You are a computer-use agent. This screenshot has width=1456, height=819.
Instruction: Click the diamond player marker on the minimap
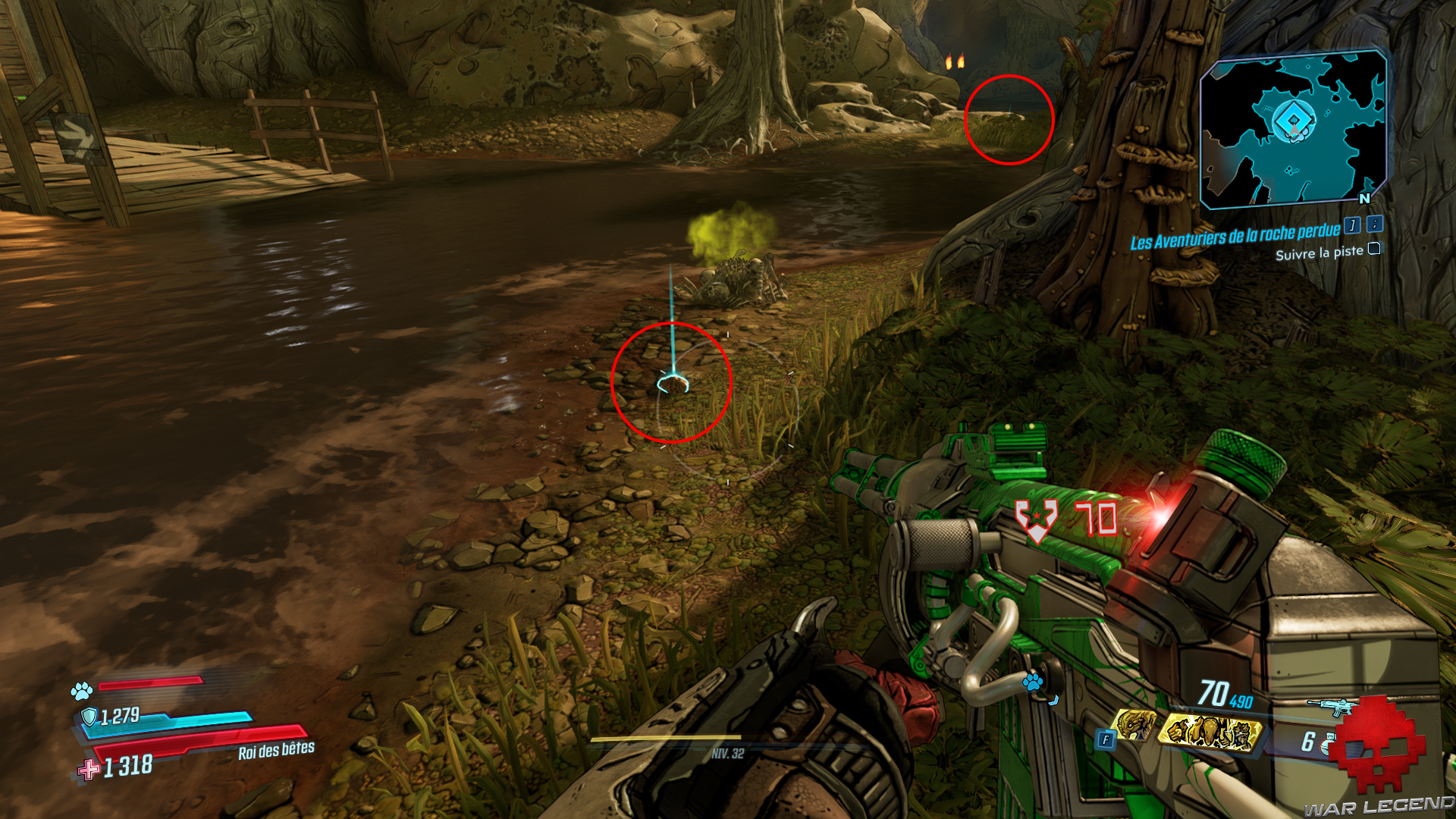pyautogui.click(x=1296, y=118)
